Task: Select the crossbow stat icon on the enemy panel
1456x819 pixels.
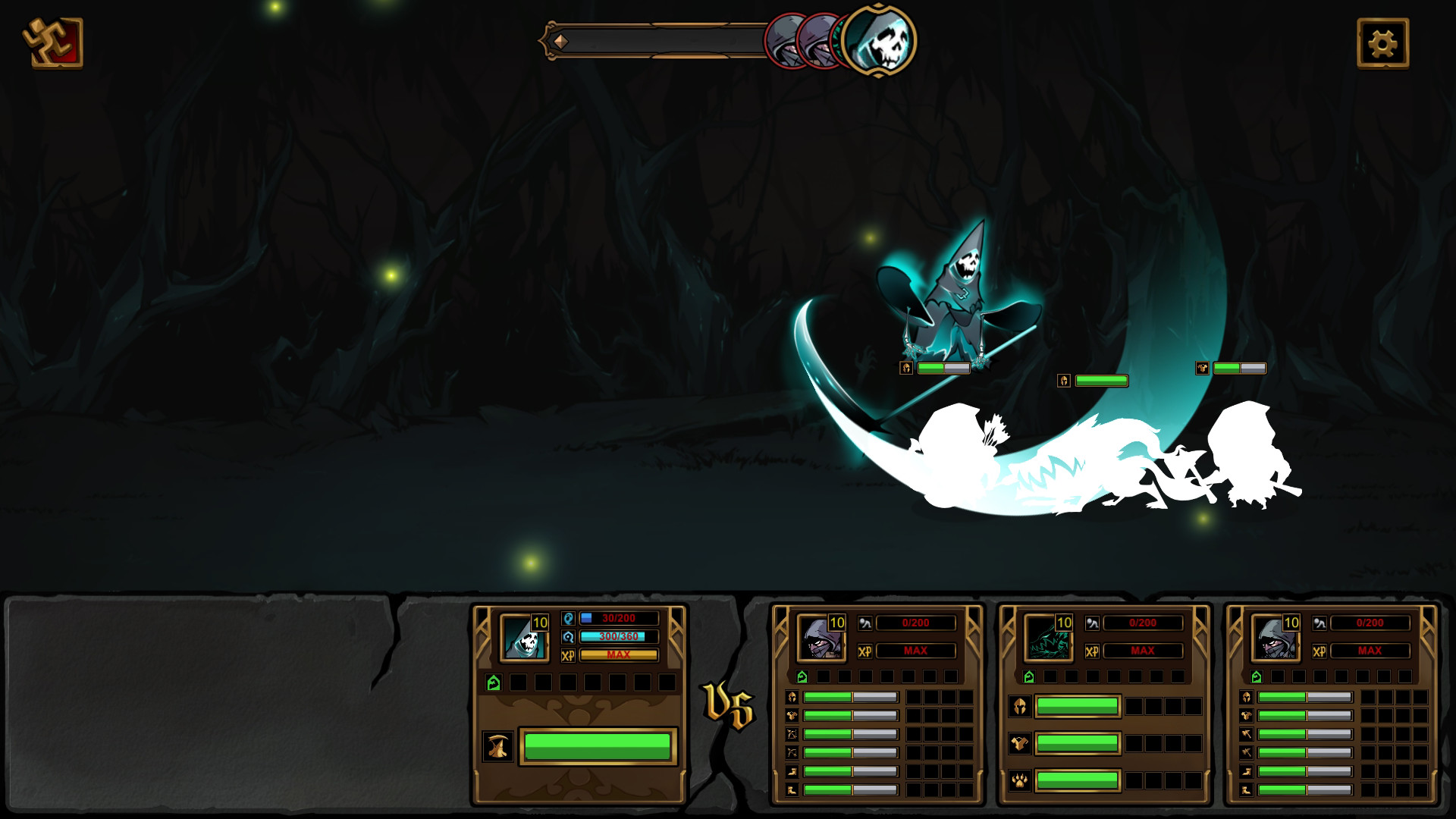Action: point(792,734)
